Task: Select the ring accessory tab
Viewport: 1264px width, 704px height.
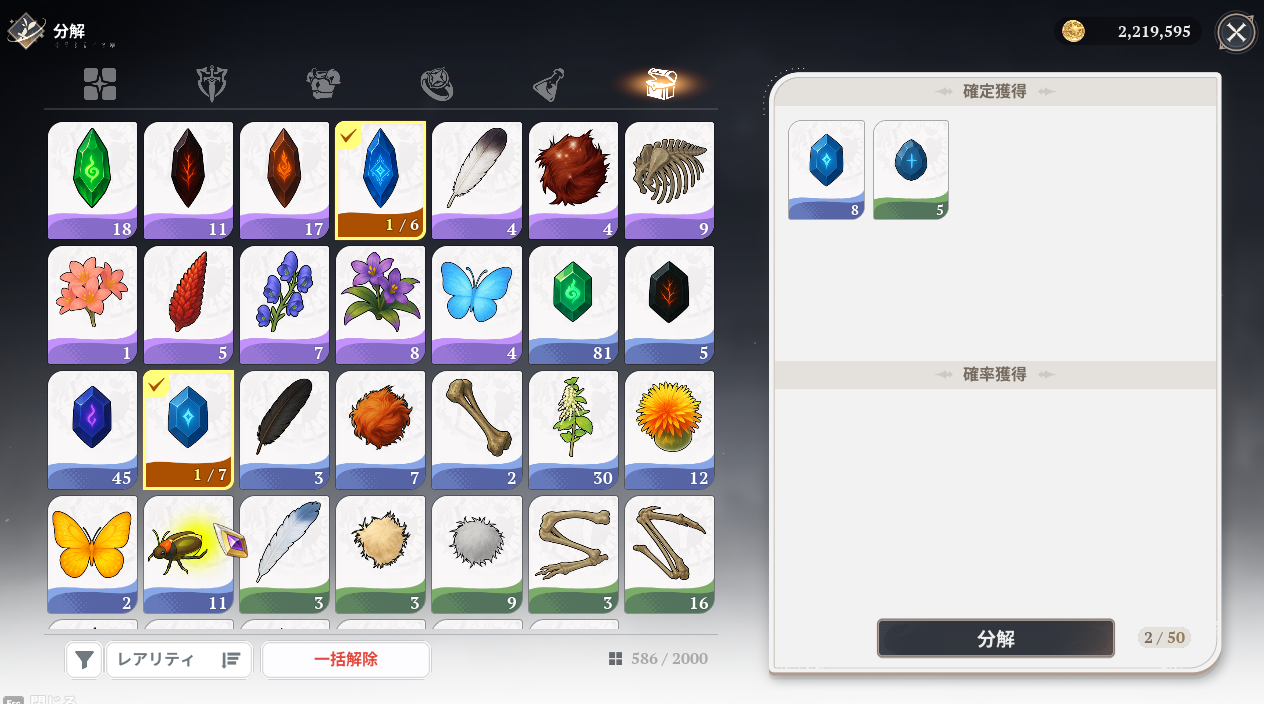Action: coord(437,85)
